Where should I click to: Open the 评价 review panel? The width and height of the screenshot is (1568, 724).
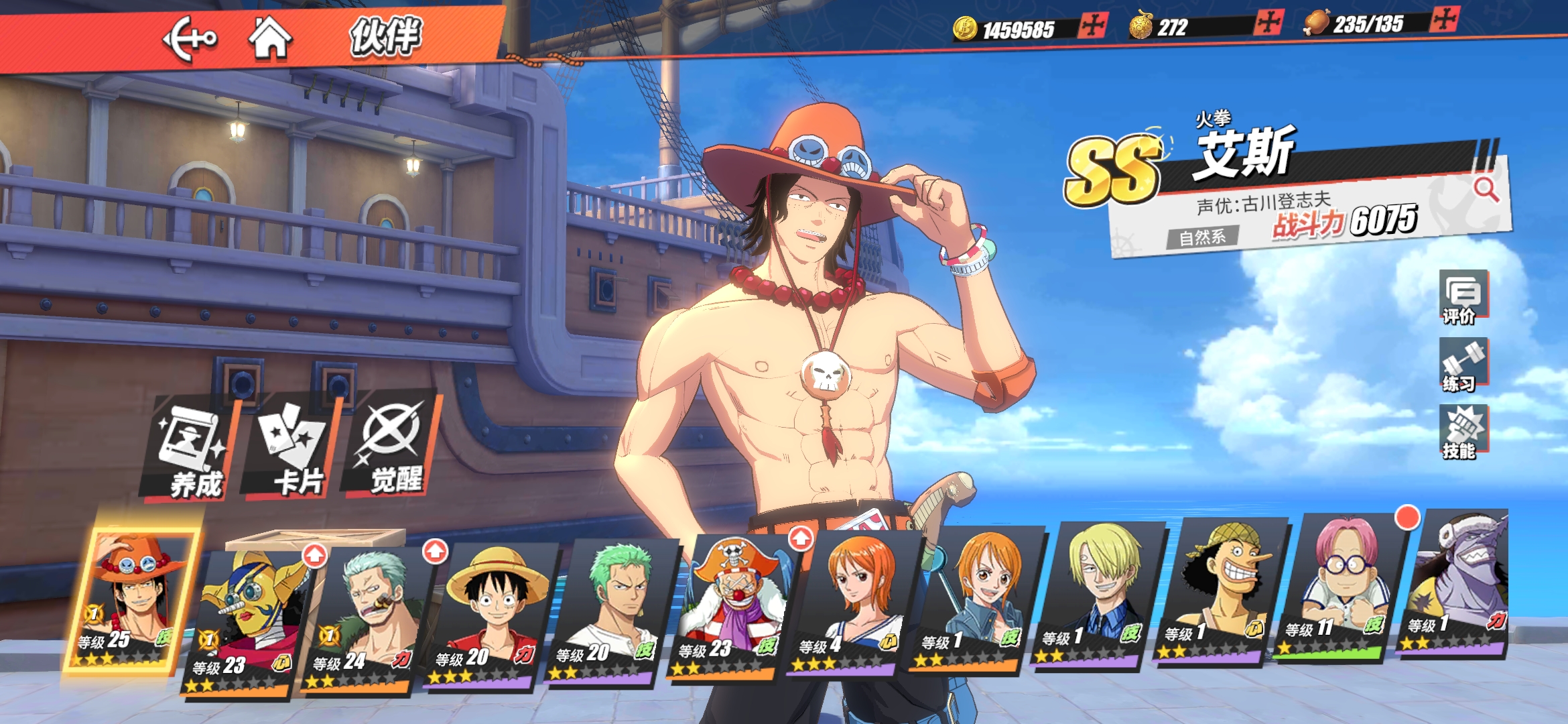tap(1463, 297)
